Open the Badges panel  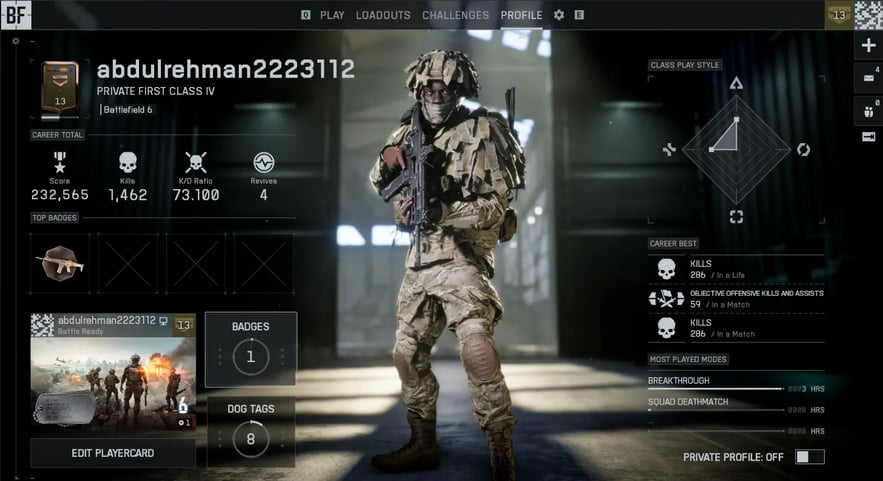(250, 349)
